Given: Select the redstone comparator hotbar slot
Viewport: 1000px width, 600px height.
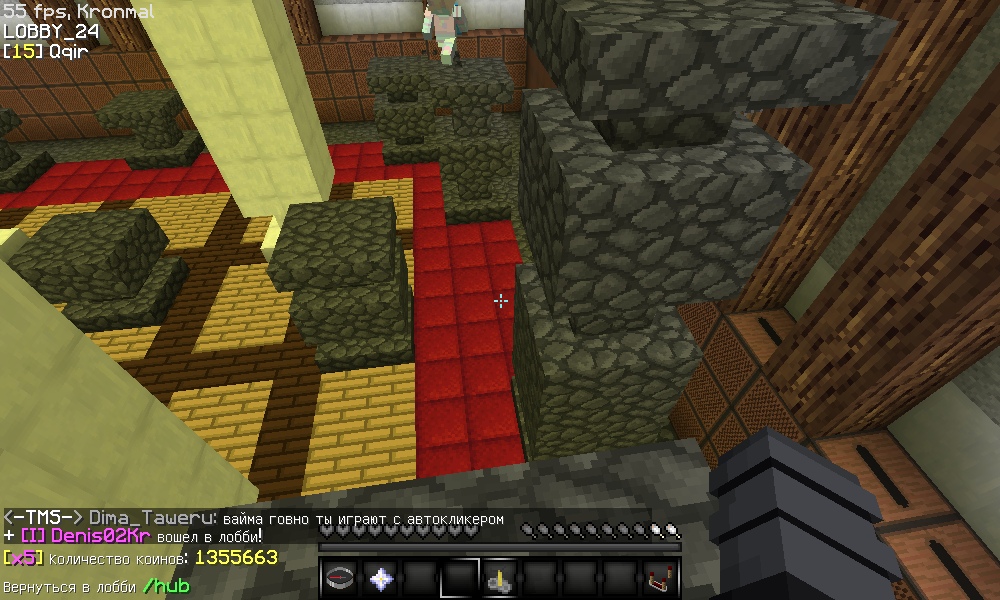Looking at the screenshot, I should coord(660,578).
